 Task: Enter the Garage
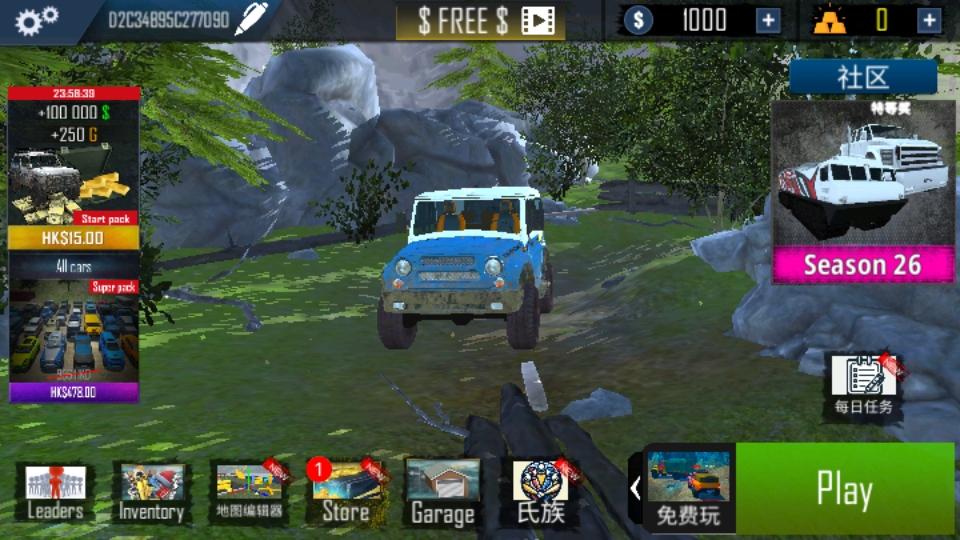[x=442, y=492]
